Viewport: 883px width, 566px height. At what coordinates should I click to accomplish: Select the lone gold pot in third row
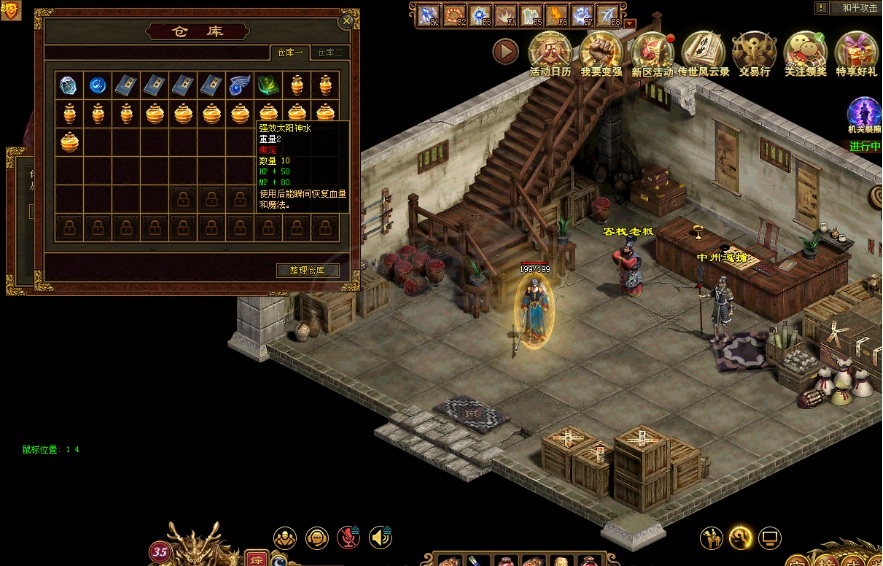[68, 142]
